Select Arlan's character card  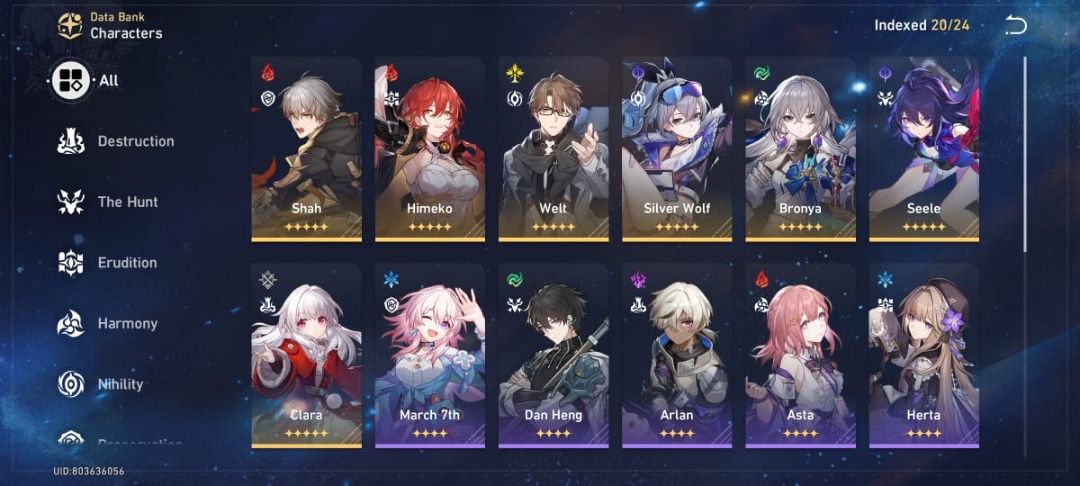coord(677,355)
